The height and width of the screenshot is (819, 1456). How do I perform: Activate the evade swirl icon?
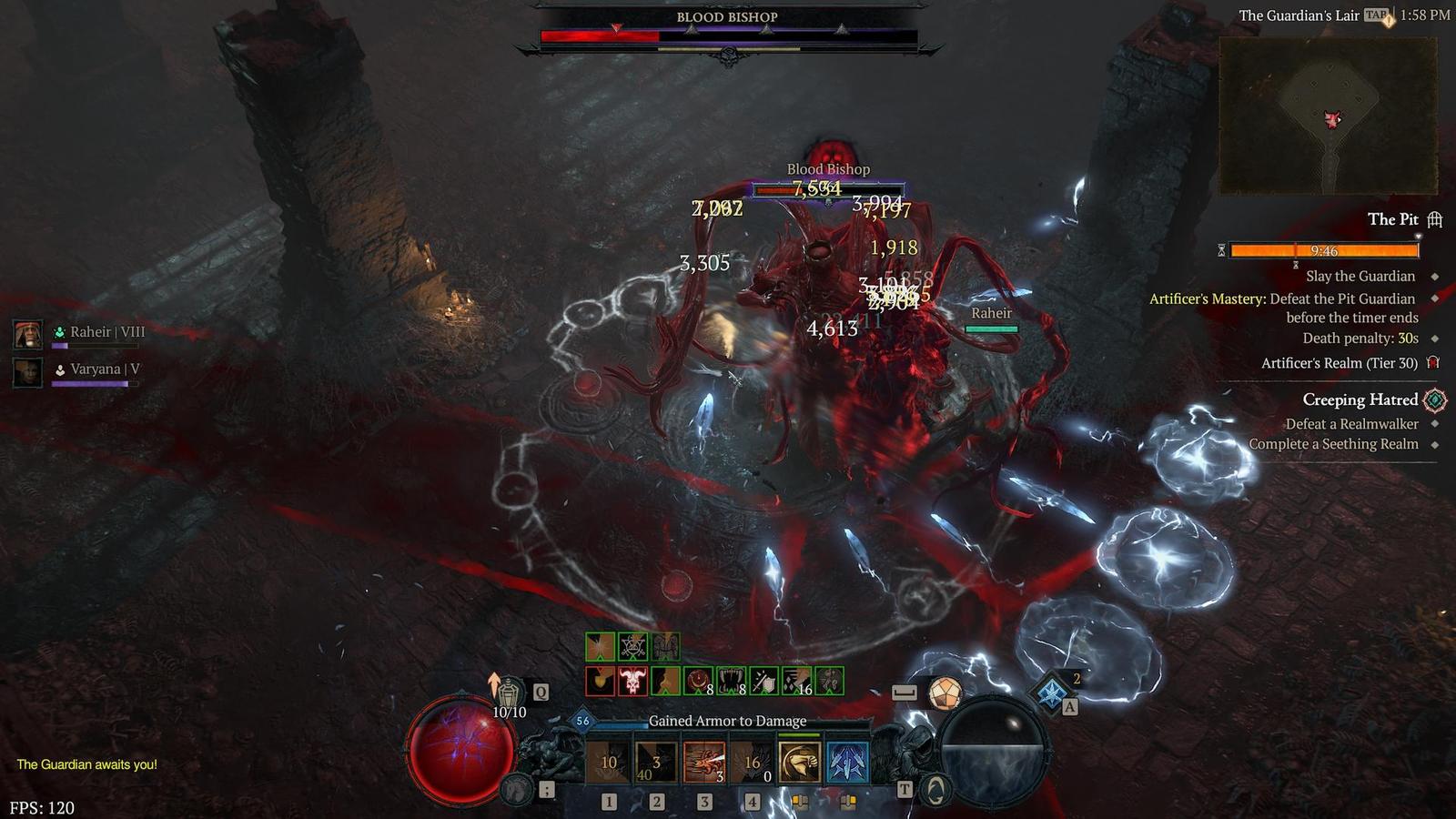(x=935, y=790)
